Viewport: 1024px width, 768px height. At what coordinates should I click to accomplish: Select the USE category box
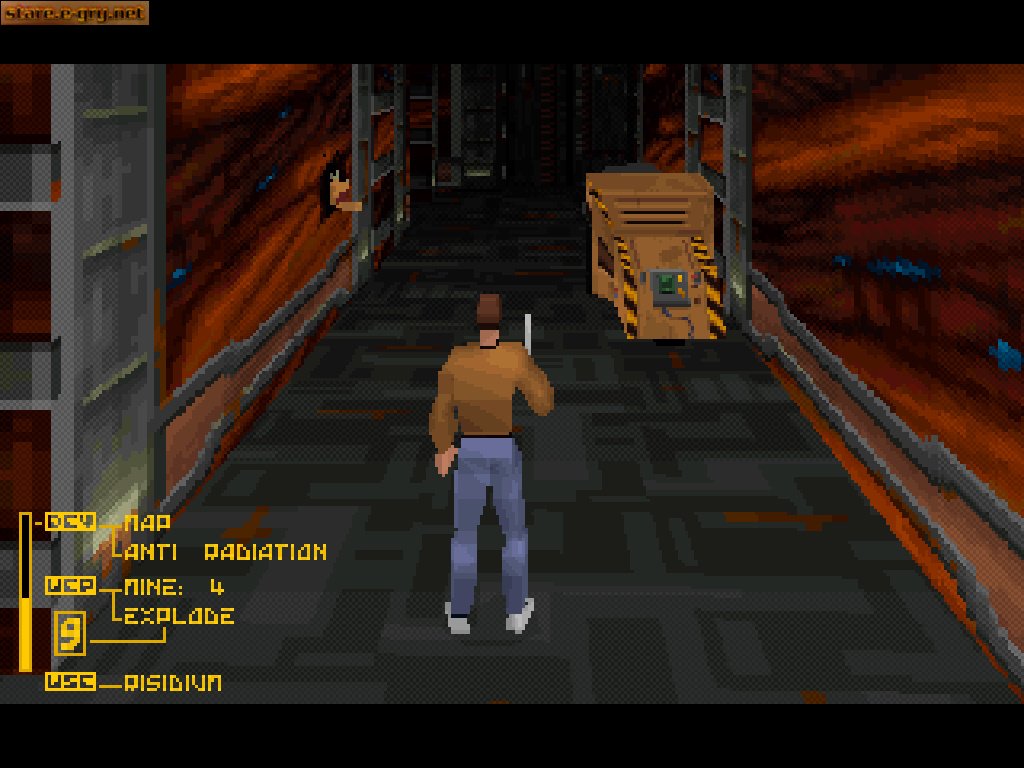click(x=70, y=682)
